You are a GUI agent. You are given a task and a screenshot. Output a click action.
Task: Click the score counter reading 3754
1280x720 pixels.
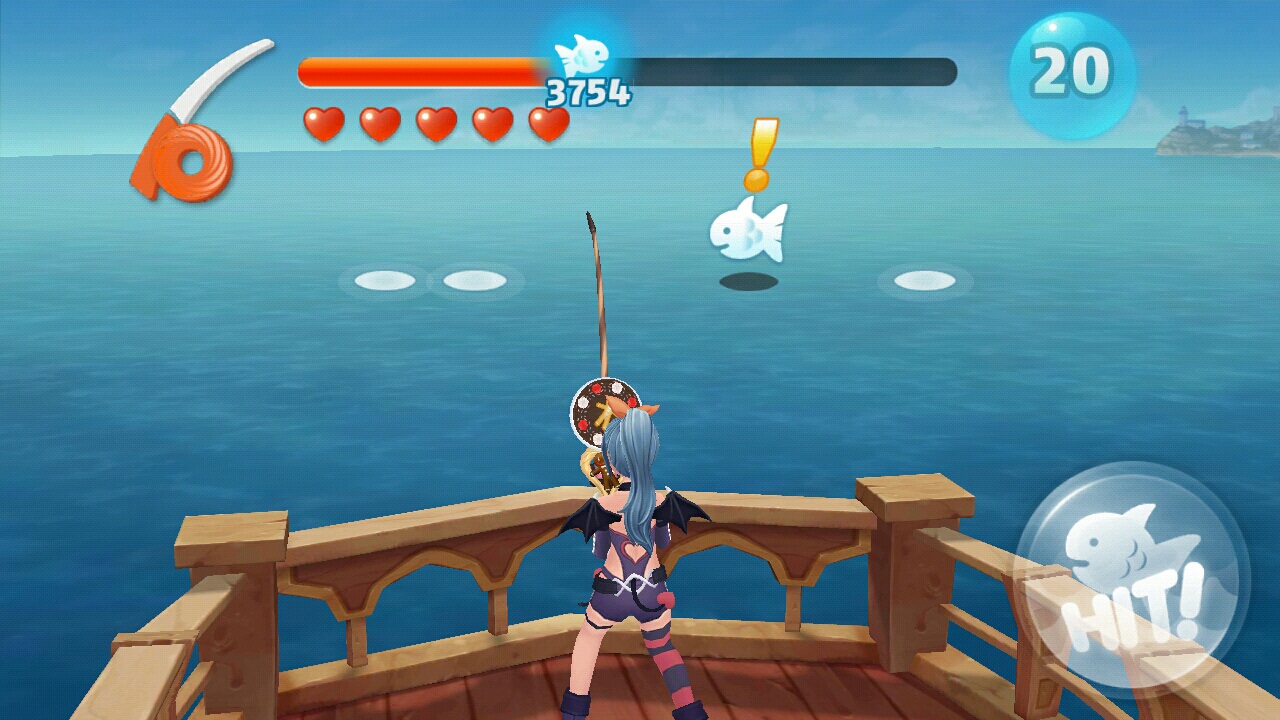[x=586, y=90]
